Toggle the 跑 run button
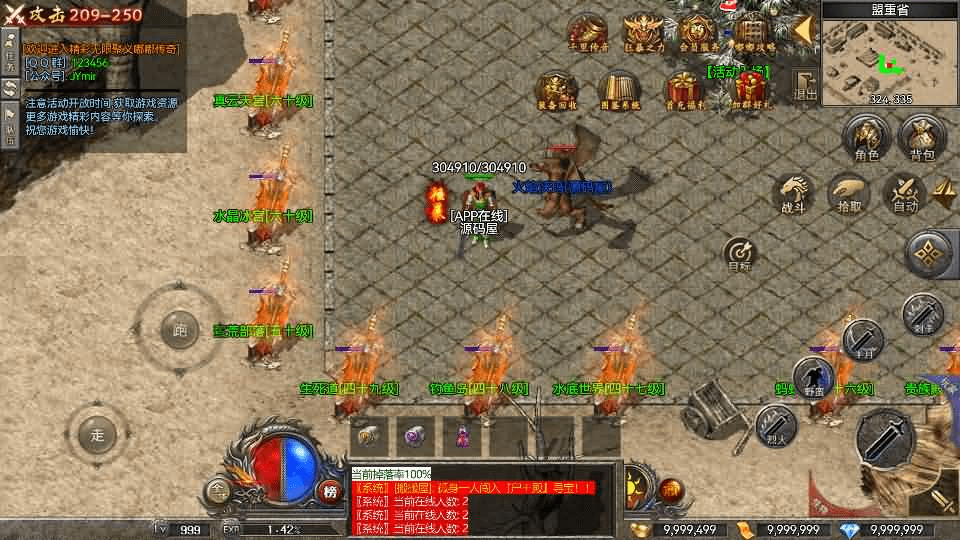 click(180, 330)
